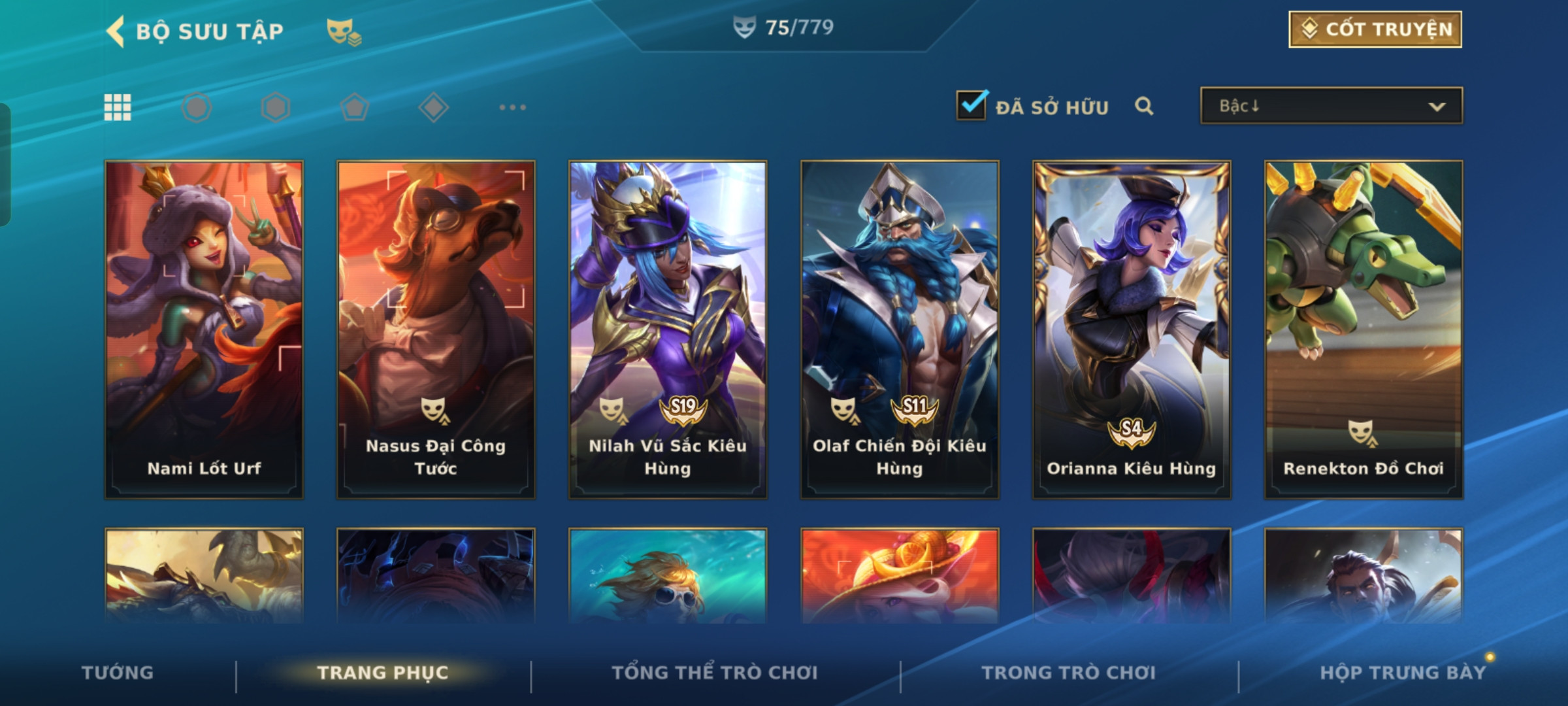Open the Trong Trò Chơi tab
The width and height of the screenshot is (1568, 706).
pos(1069,673)
